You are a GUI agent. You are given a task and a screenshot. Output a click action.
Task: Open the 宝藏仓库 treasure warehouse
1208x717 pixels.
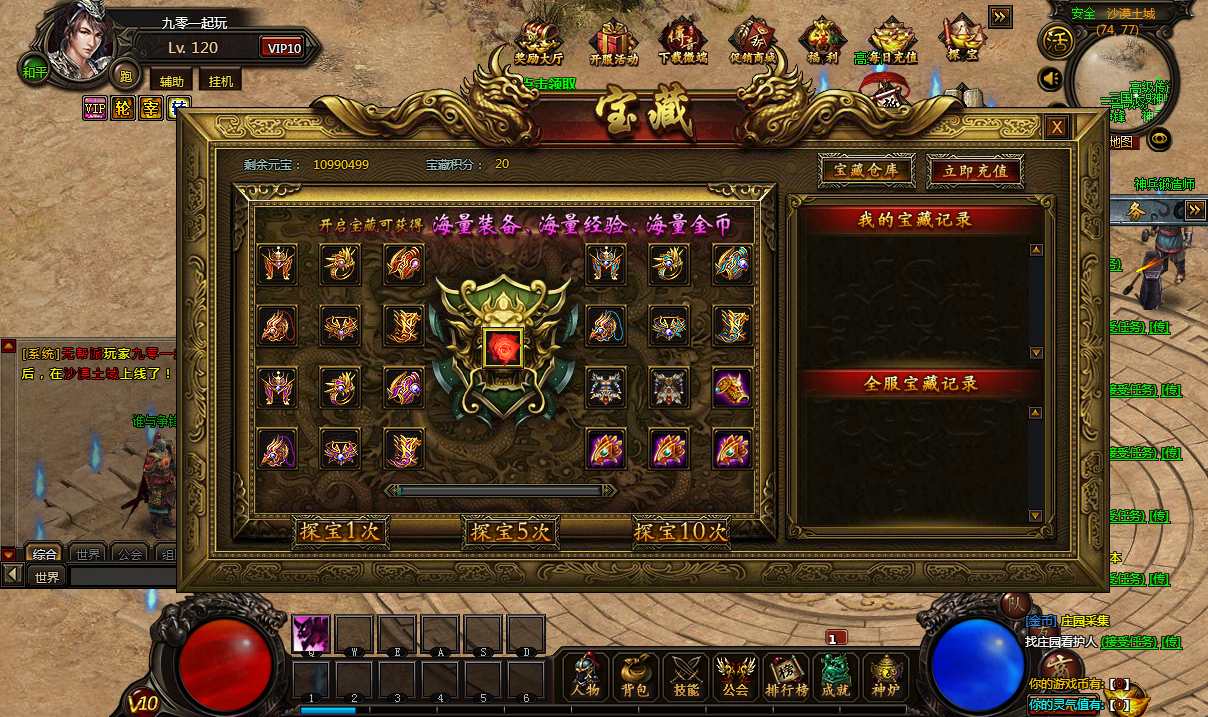pyautogui.click(x=866, y=170)
